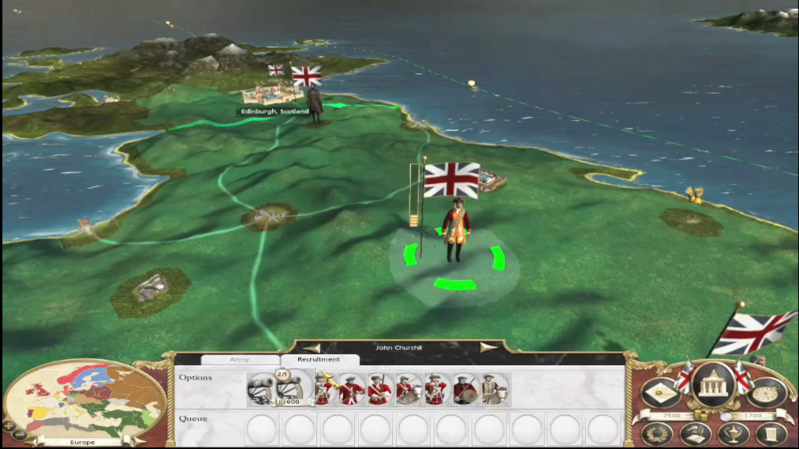Select the Recruitment tab
This screenshot has height=449, width=799.
pyautogui.click(x=319, y=359)
